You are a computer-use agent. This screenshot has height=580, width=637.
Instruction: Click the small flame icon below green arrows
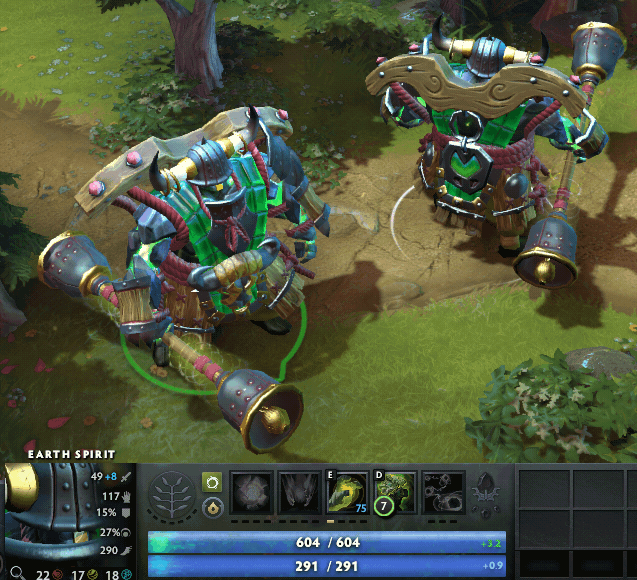coord(211,507)
